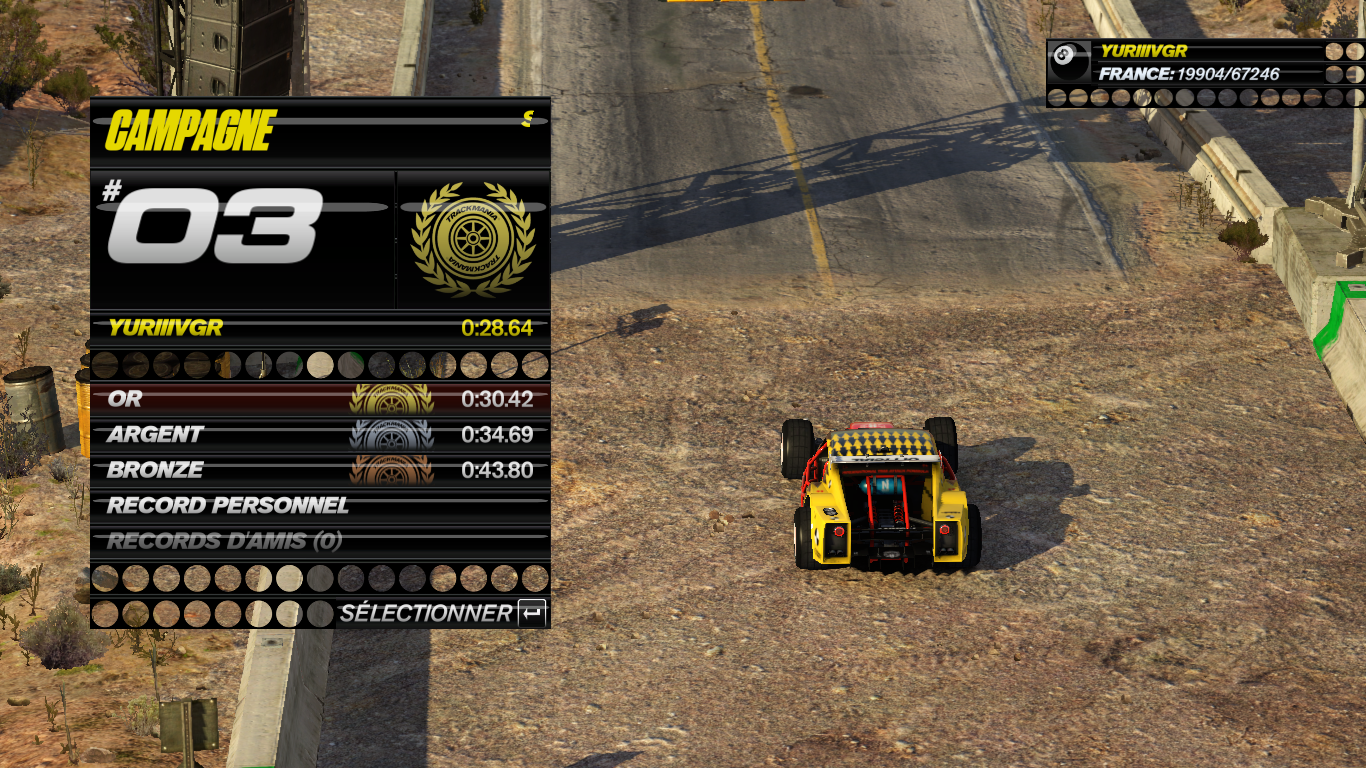Choose the OR gold medal opponent

point(320,399)
